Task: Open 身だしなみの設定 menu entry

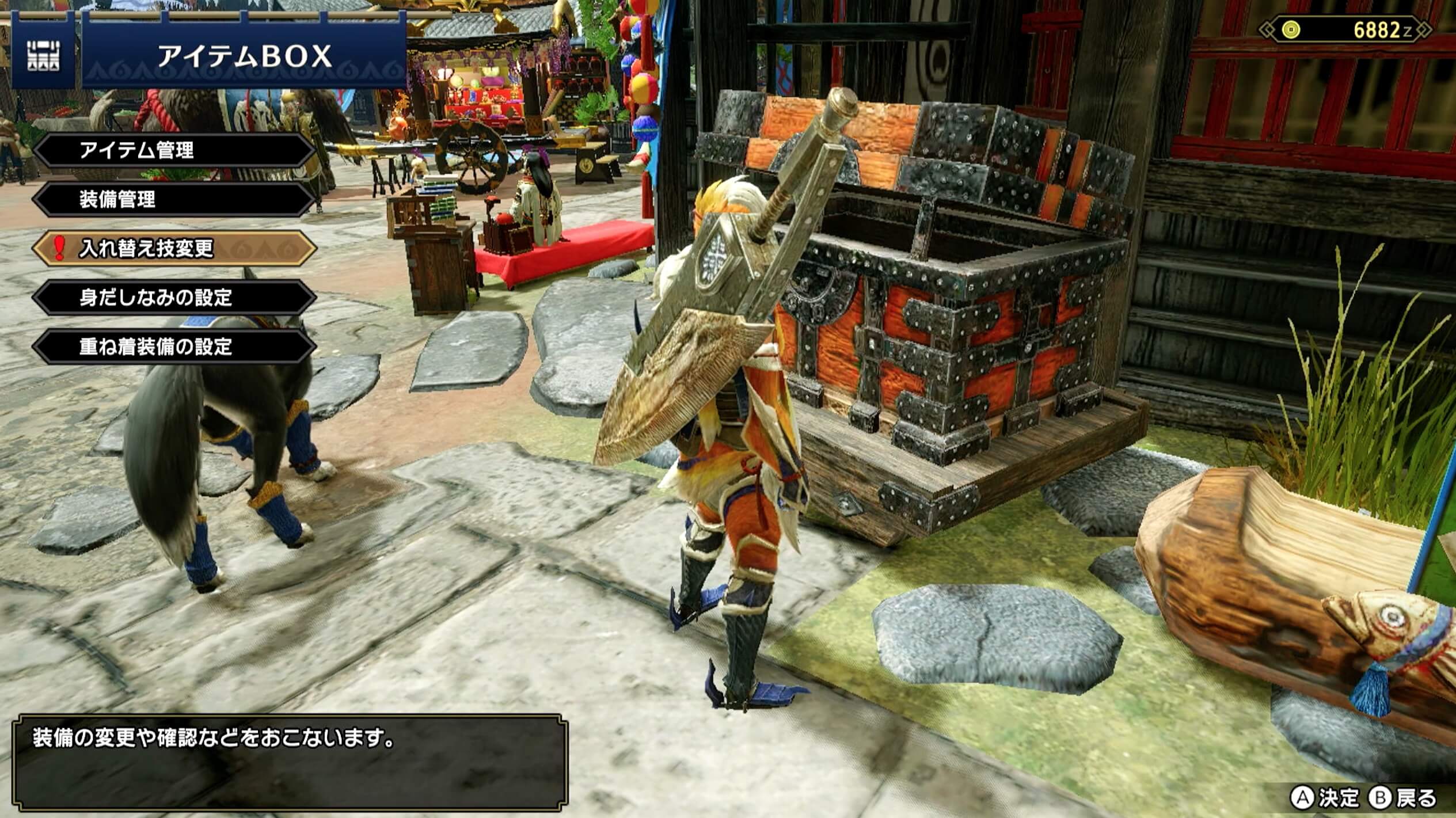Action: coord(173,298)
